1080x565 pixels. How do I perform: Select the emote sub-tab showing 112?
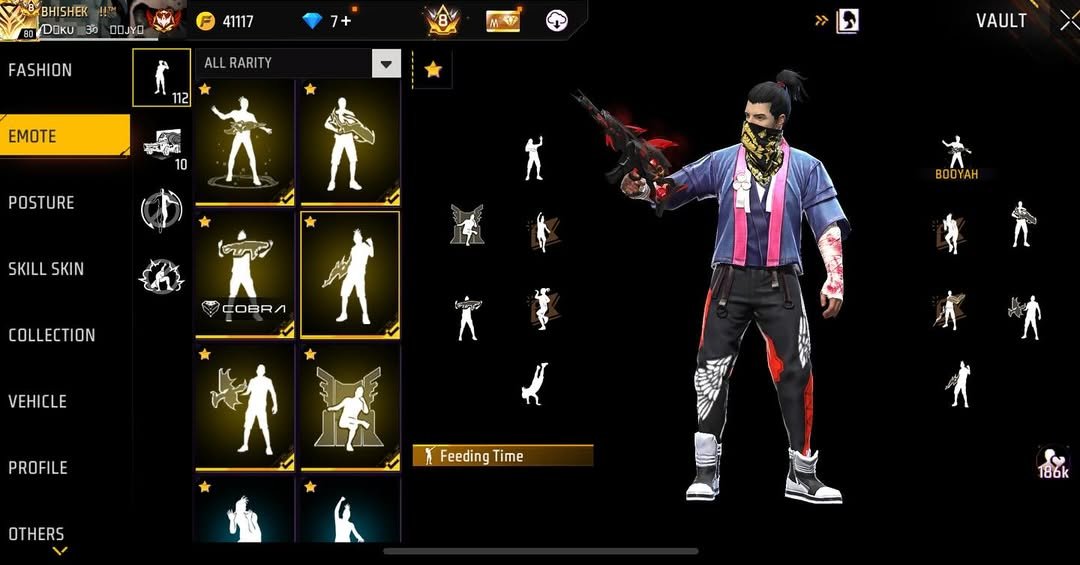pyautogui.click(x=161, y=78)
